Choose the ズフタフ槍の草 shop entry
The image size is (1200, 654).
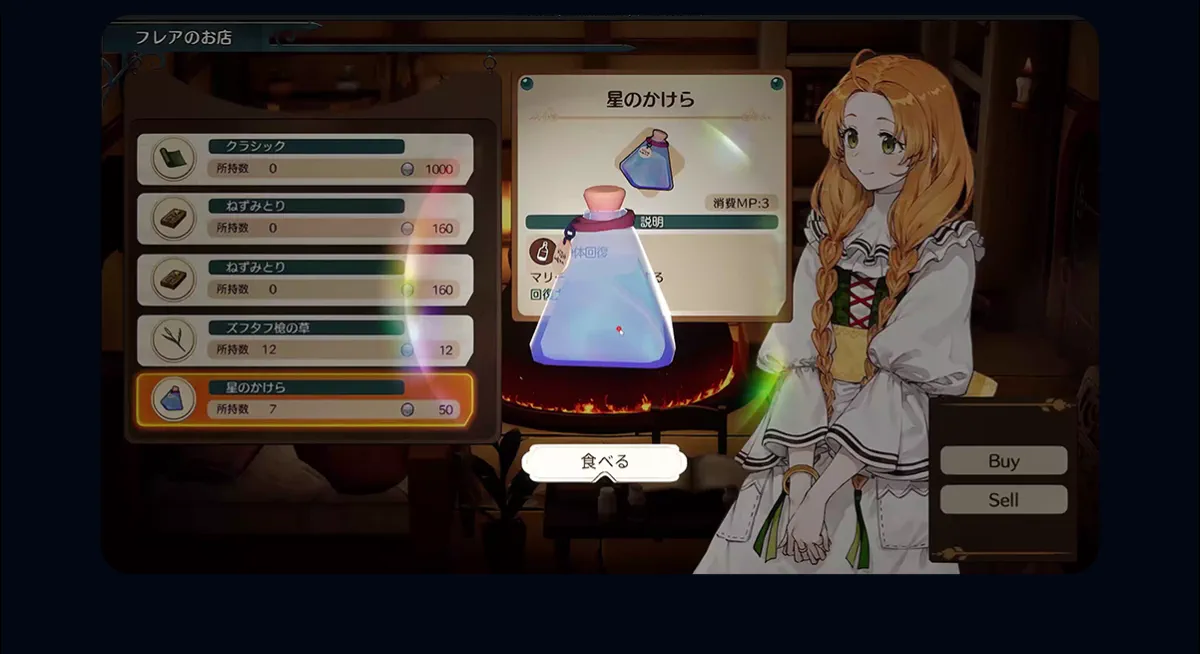click(304, 340)
